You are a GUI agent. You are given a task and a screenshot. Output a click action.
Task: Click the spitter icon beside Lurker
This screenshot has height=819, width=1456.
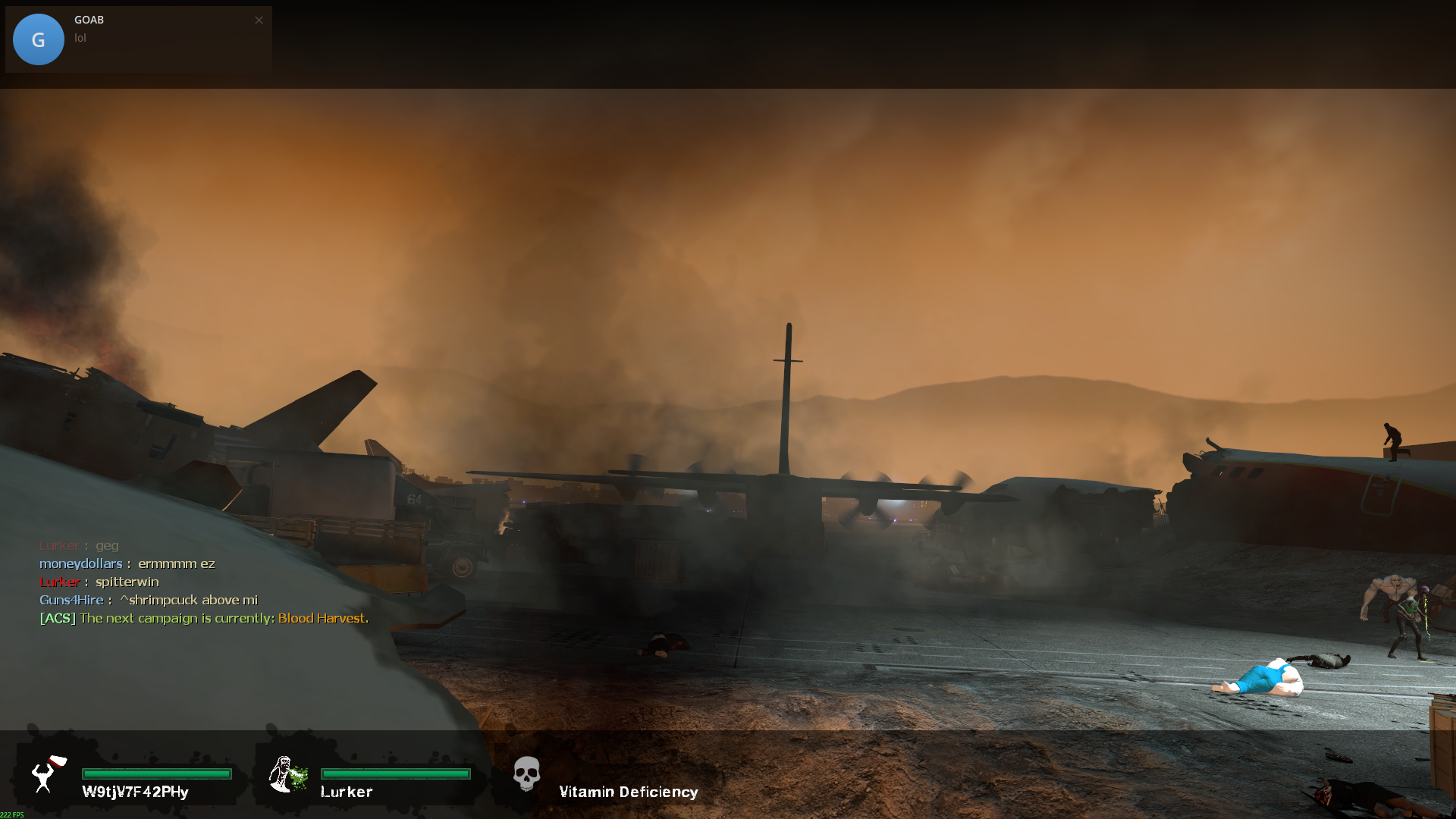pyautogui.click(x=287, y=774)
